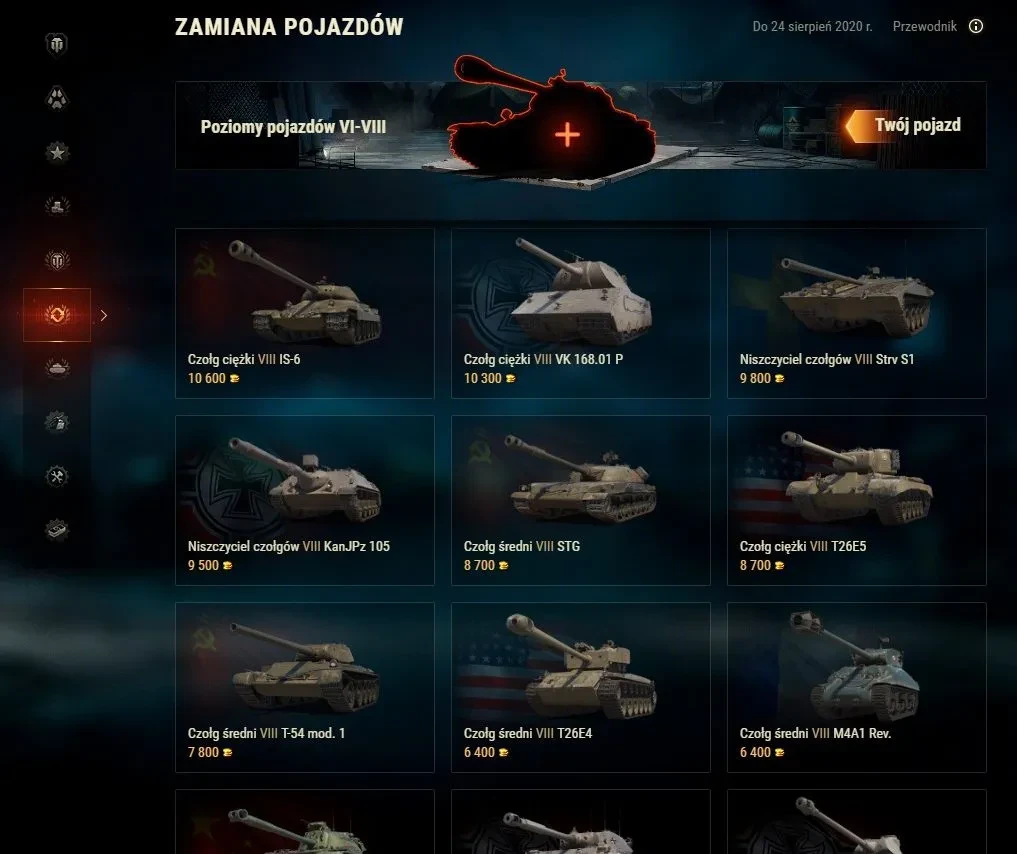This screenshot has width=1017, height=854.
Task: Add a vehicle via the red plus silhouette
Action: click(567, 134)
